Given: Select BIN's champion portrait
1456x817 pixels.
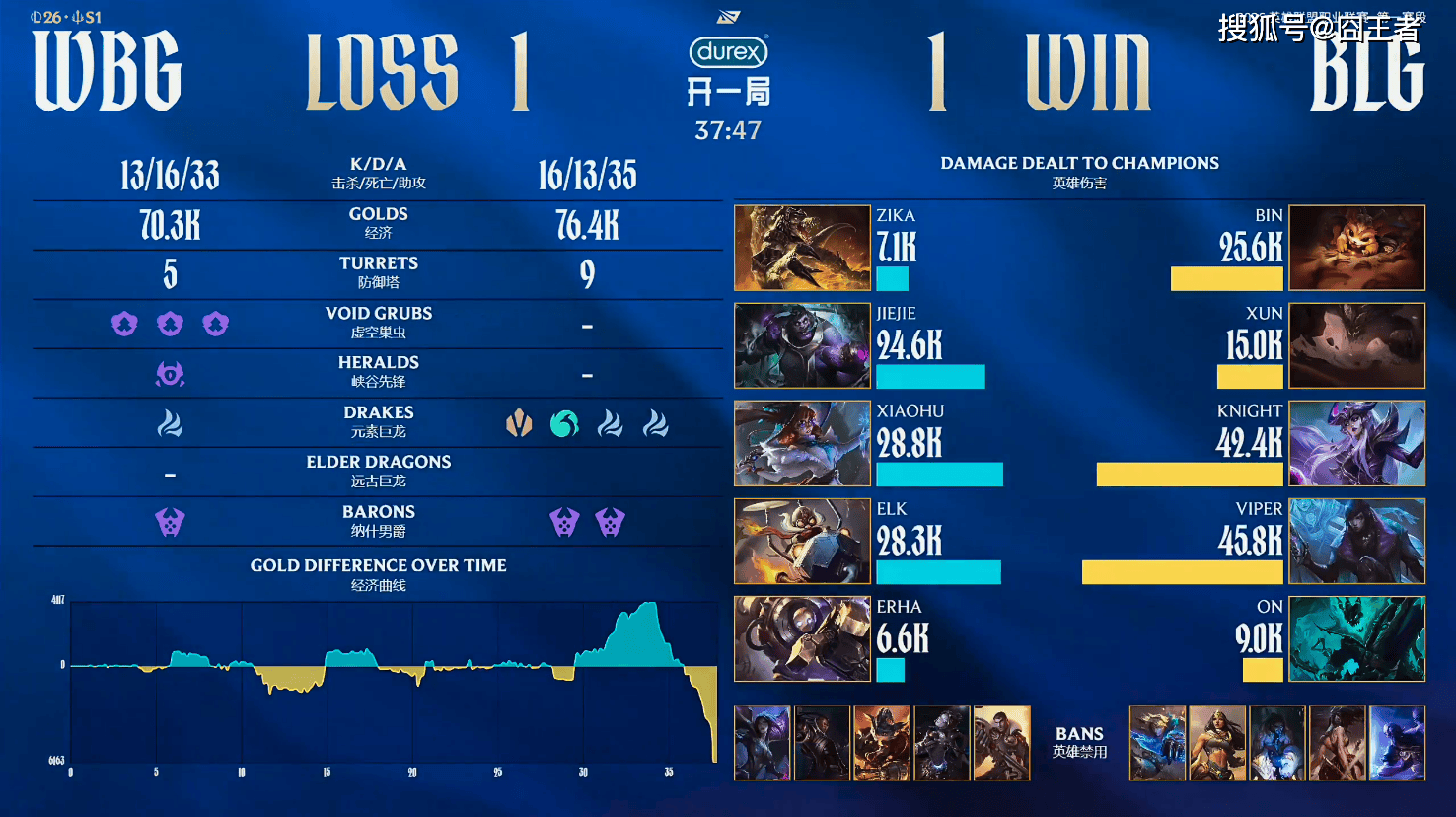Looking at the screenshot, I should [1356, 248].
